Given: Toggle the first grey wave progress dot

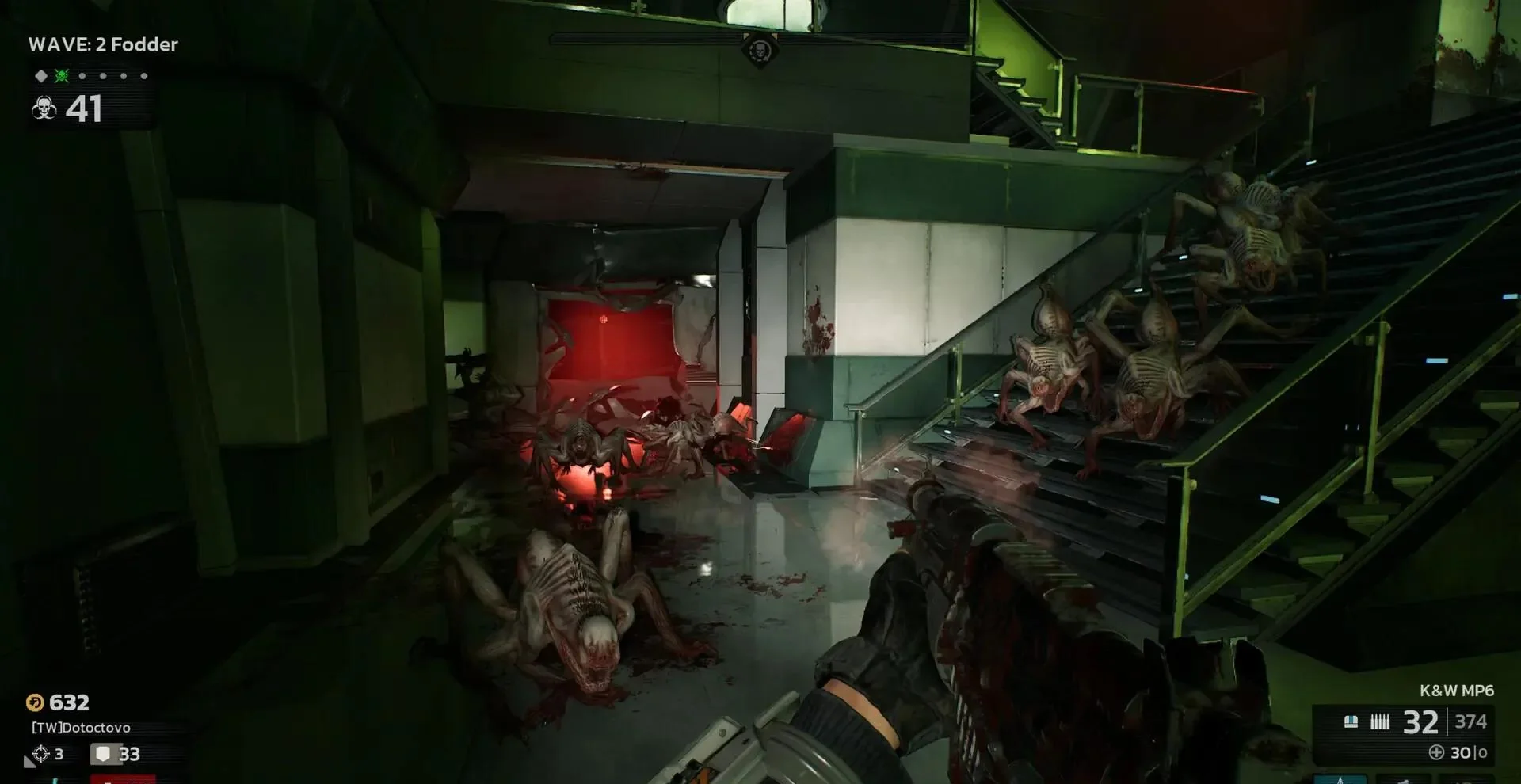Looking at the screenshot, I should [x=83, y=76].
